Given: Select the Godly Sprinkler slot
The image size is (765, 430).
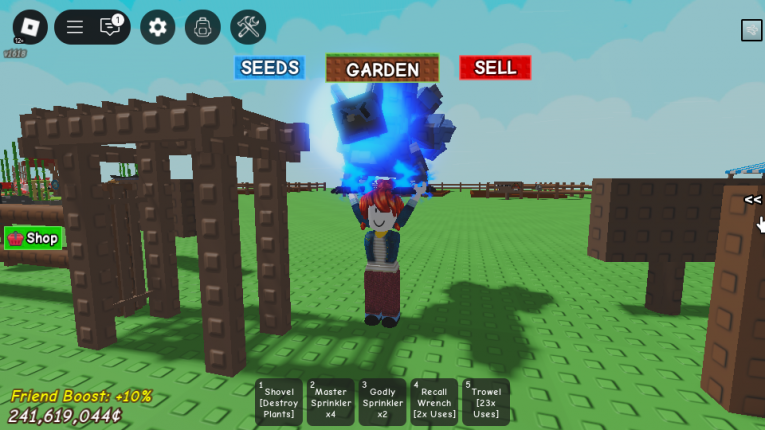Looking at the screenshot, I should tap(382, 402).
